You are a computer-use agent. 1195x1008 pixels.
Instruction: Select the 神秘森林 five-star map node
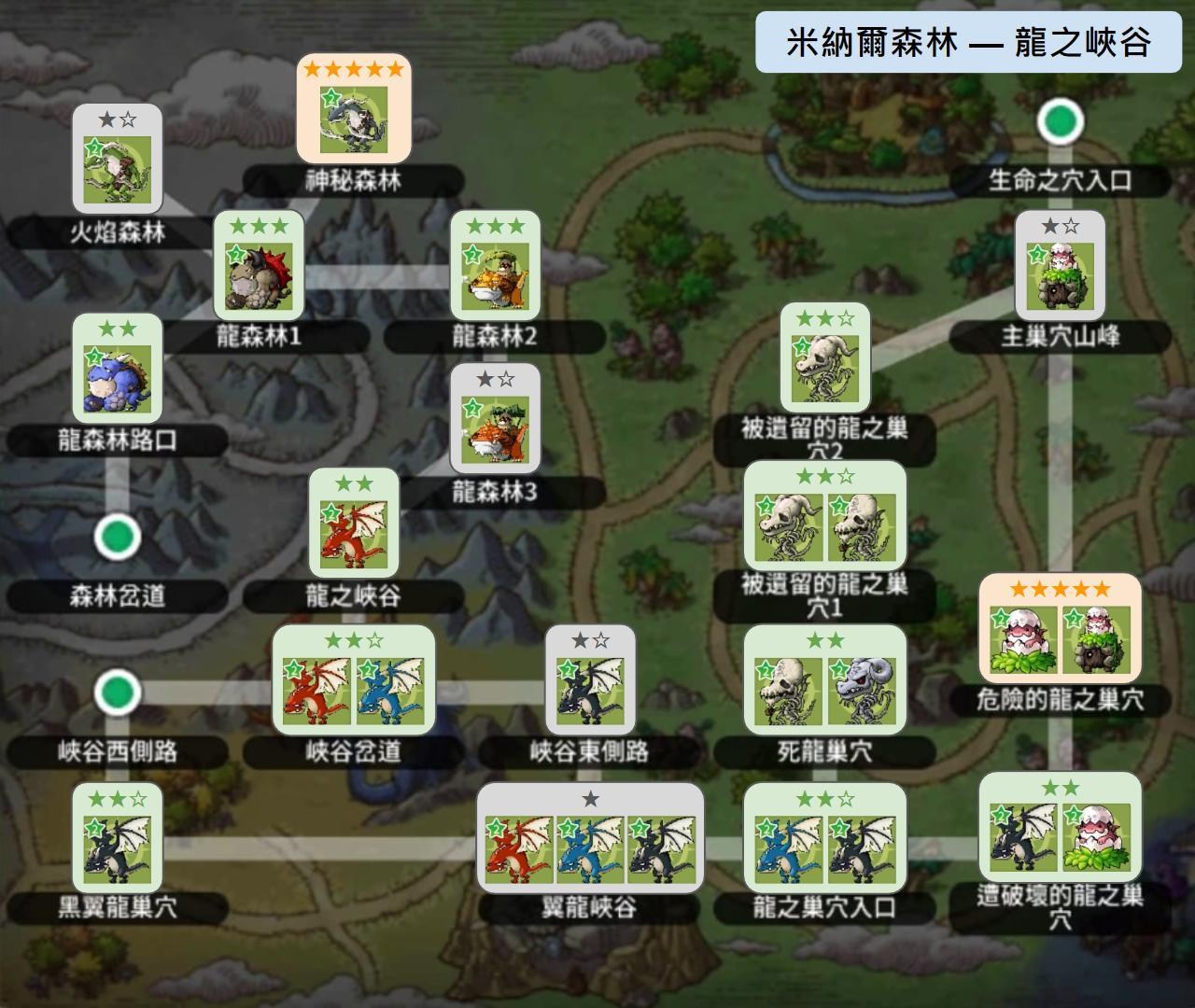[x=353, y=110]
